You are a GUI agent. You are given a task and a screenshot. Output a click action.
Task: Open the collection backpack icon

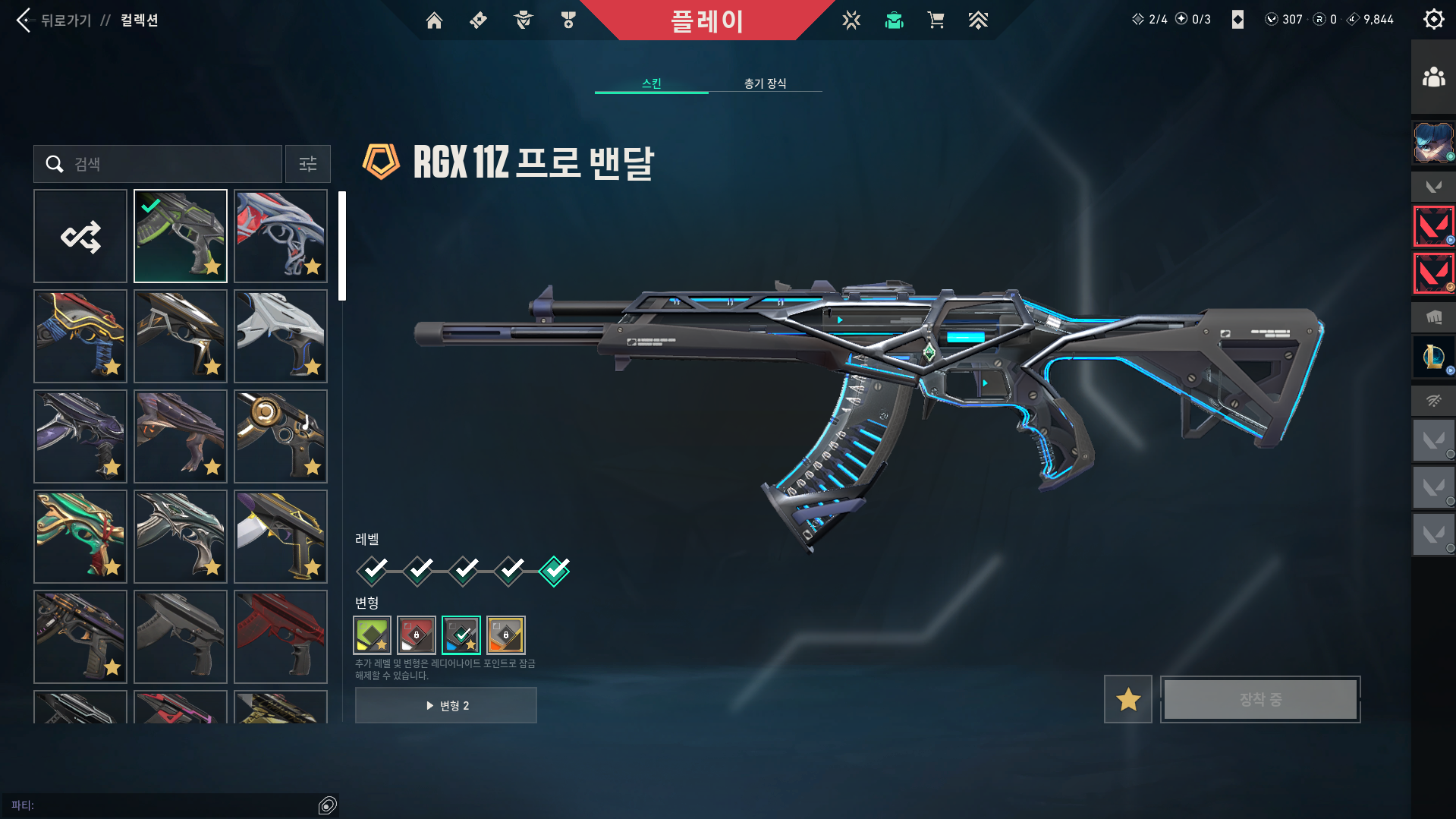pyautogui.click(x=894, y=20)
